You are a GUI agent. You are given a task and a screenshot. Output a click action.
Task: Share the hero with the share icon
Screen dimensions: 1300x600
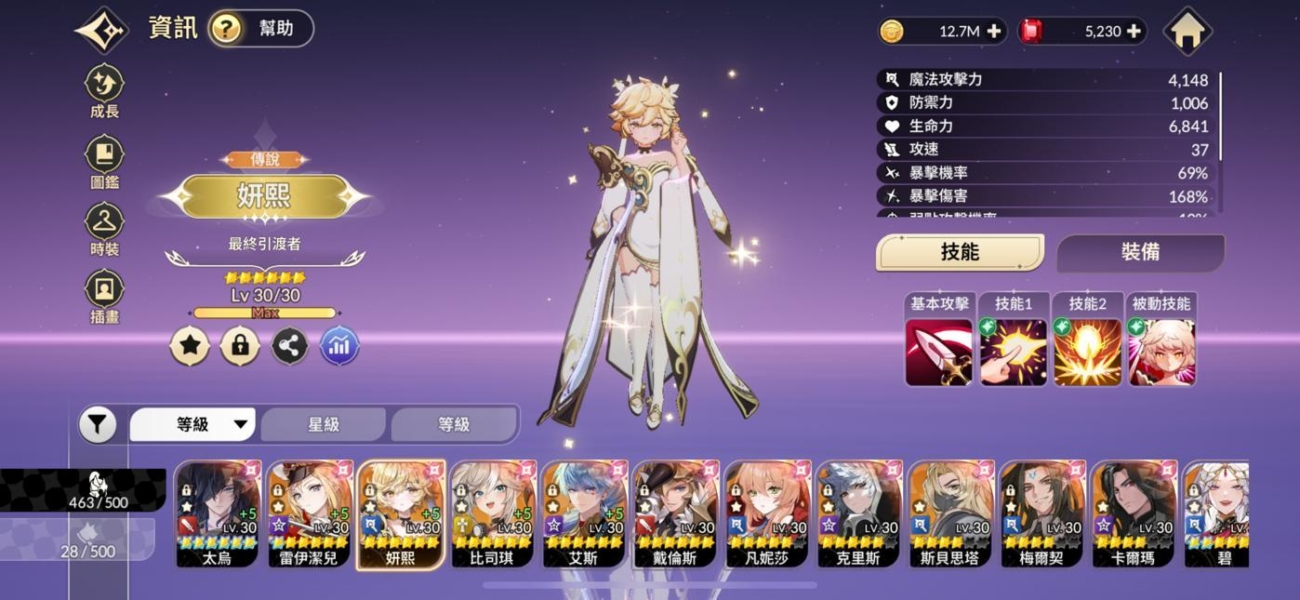point(290,347)
